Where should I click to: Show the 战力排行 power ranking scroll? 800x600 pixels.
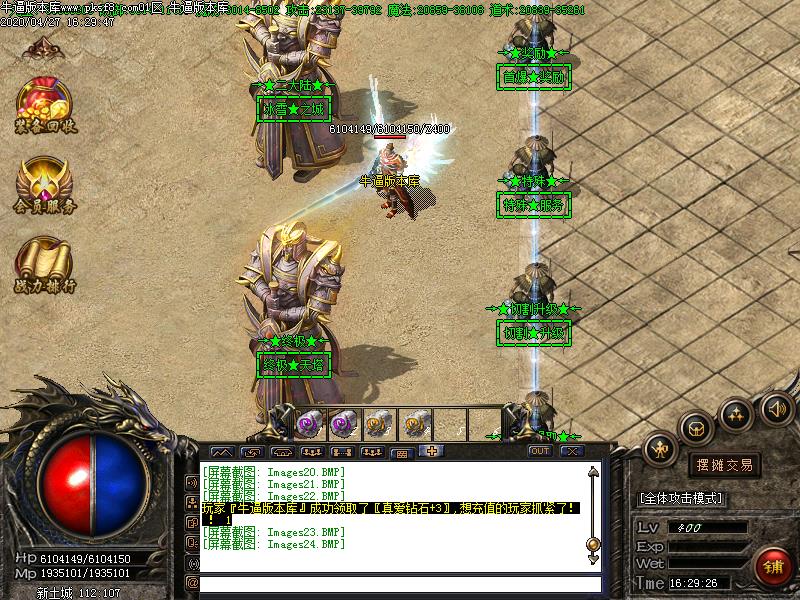point(45,265)
